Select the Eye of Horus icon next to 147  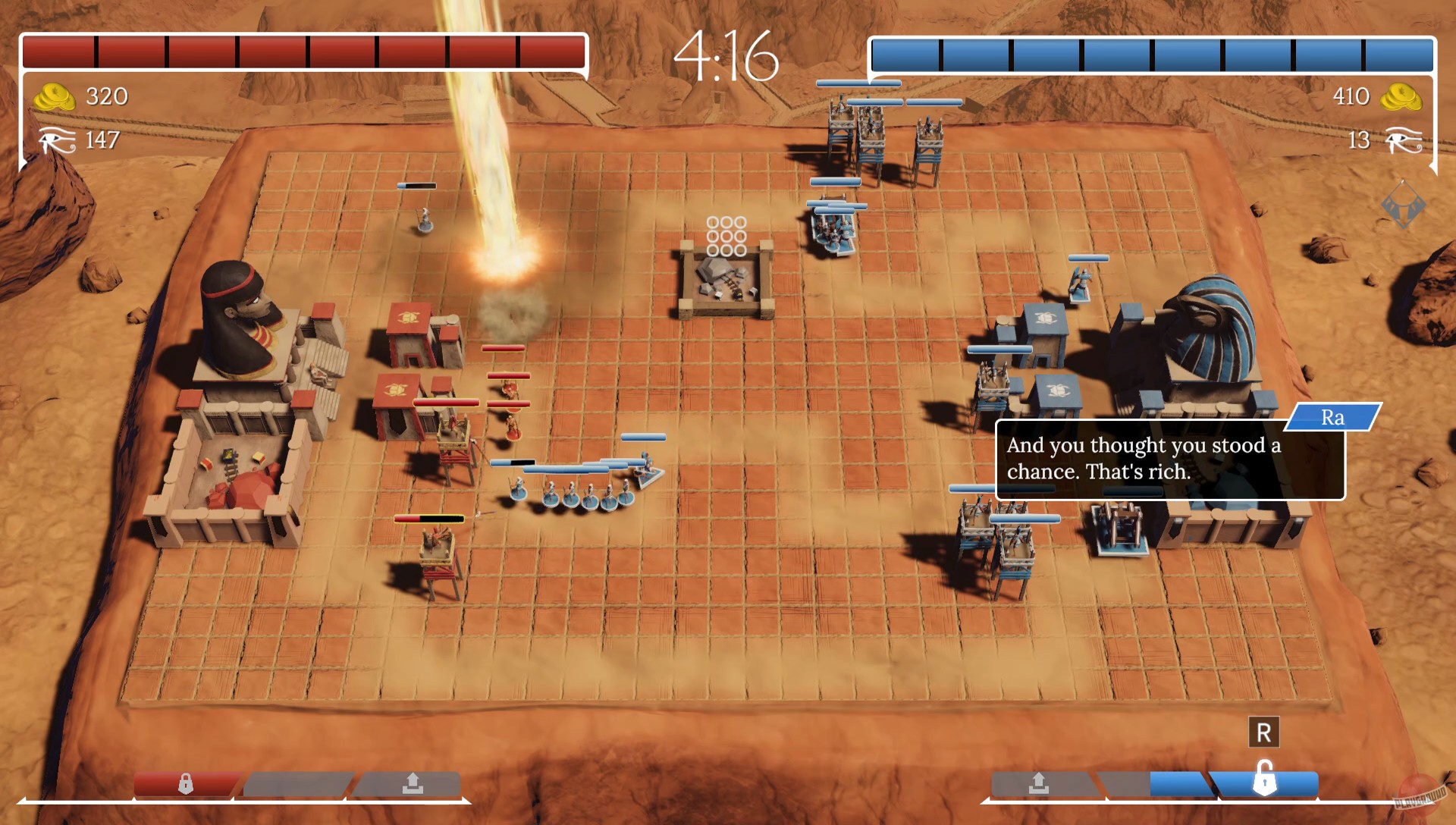click(x=56, y=140)
